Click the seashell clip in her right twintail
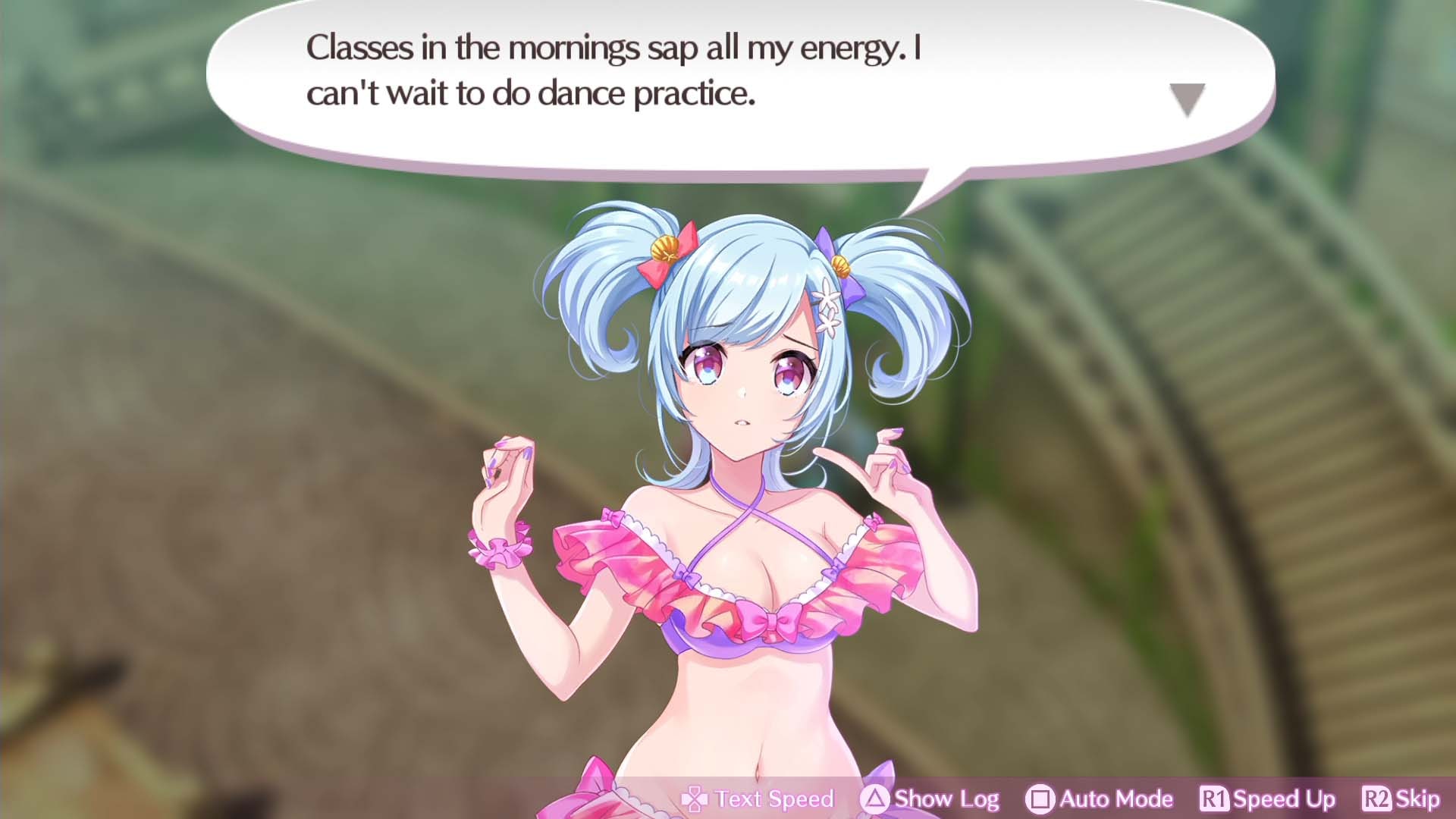Image resolution: width=1456 pixels, height=819 pixels. point(664,250)
